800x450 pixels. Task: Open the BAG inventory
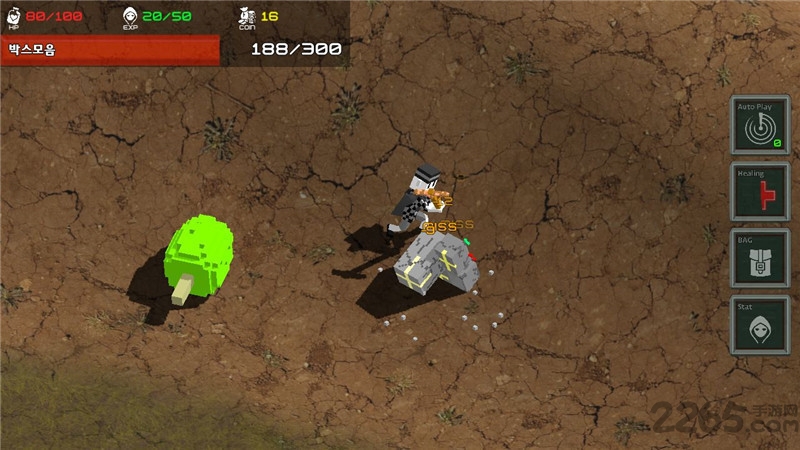[760, 258]
